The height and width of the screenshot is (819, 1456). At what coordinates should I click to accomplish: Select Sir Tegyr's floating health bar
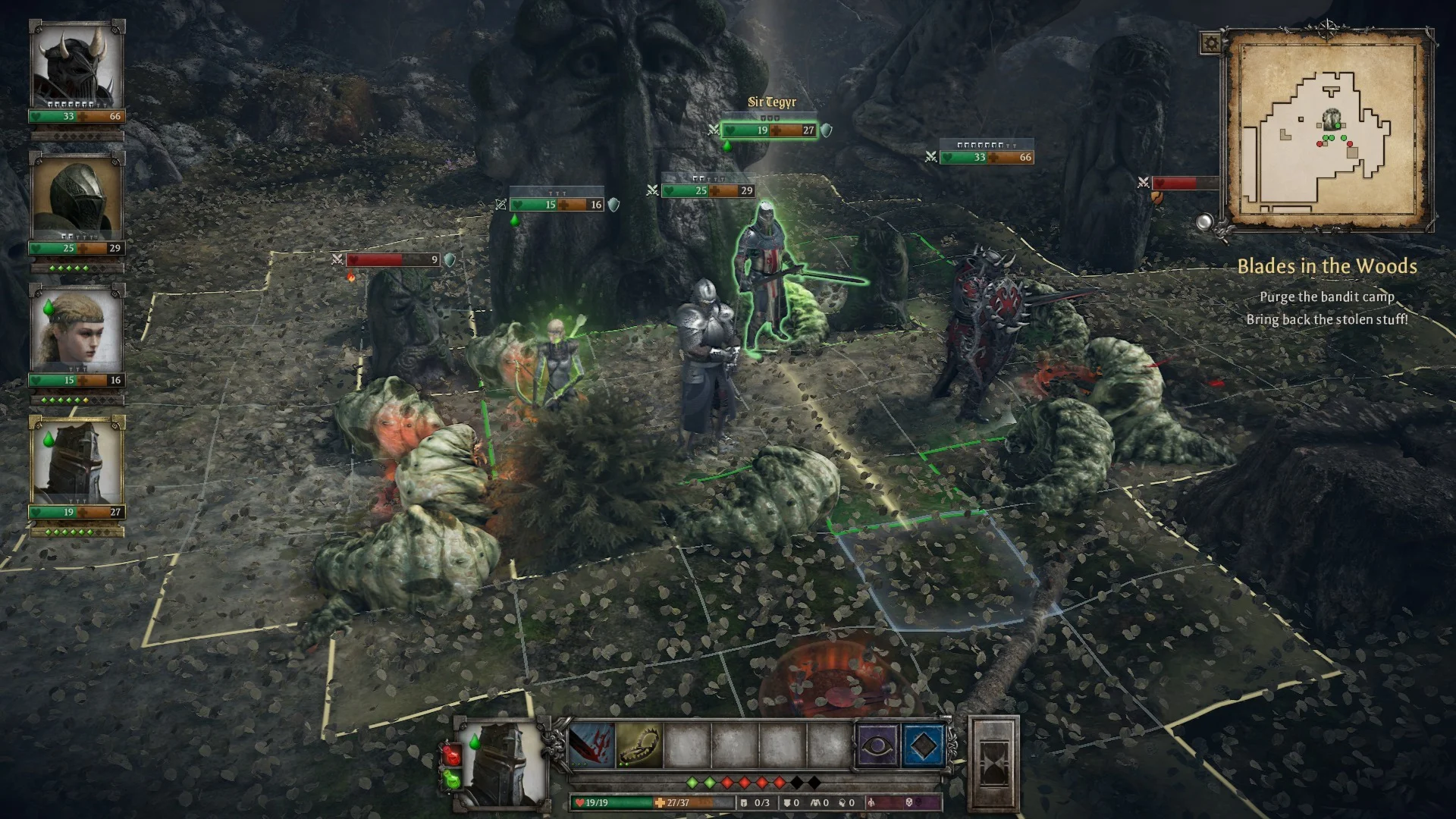[769, 130]
